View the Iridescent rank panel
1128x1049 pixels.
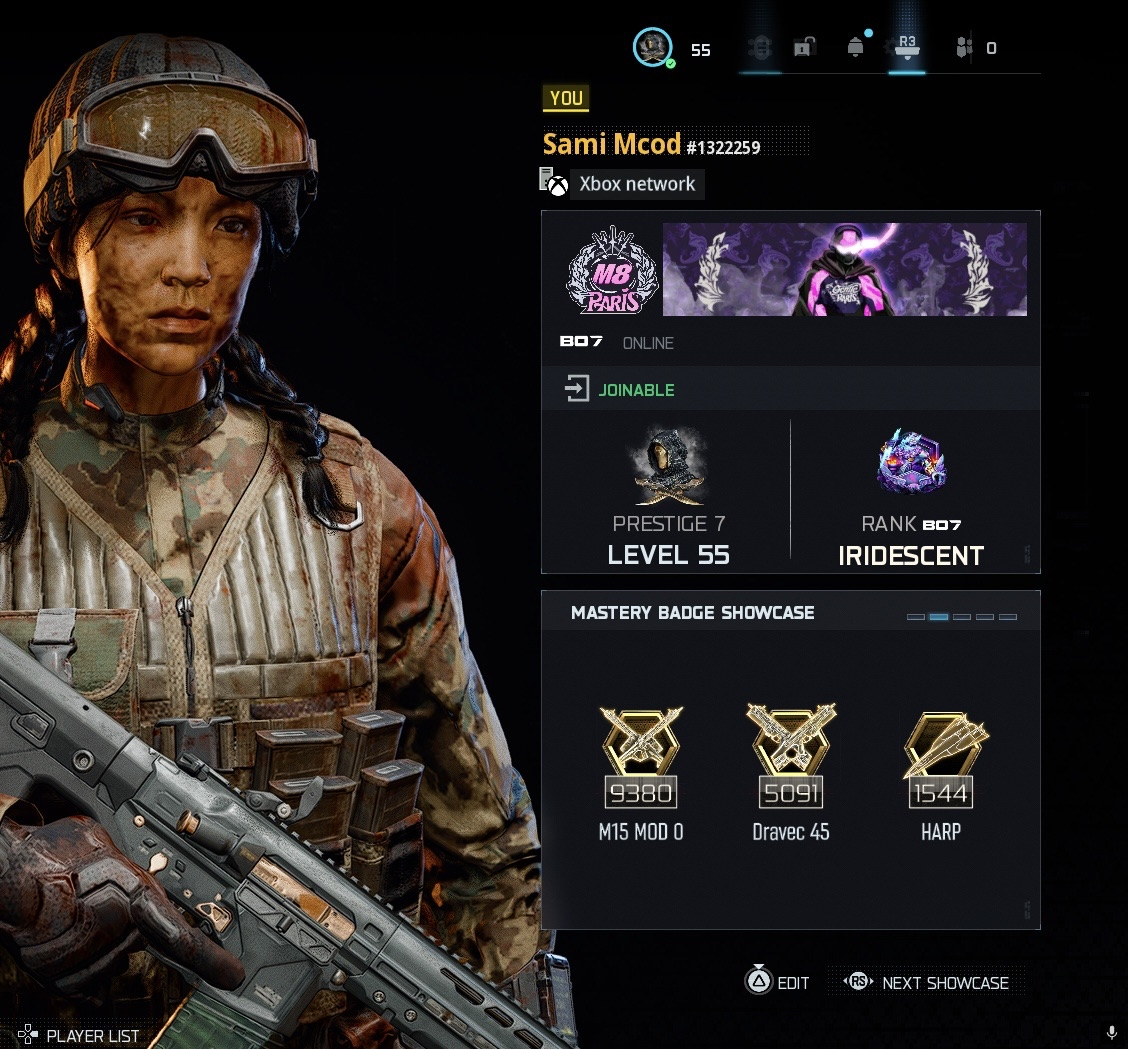coord(911,497)
